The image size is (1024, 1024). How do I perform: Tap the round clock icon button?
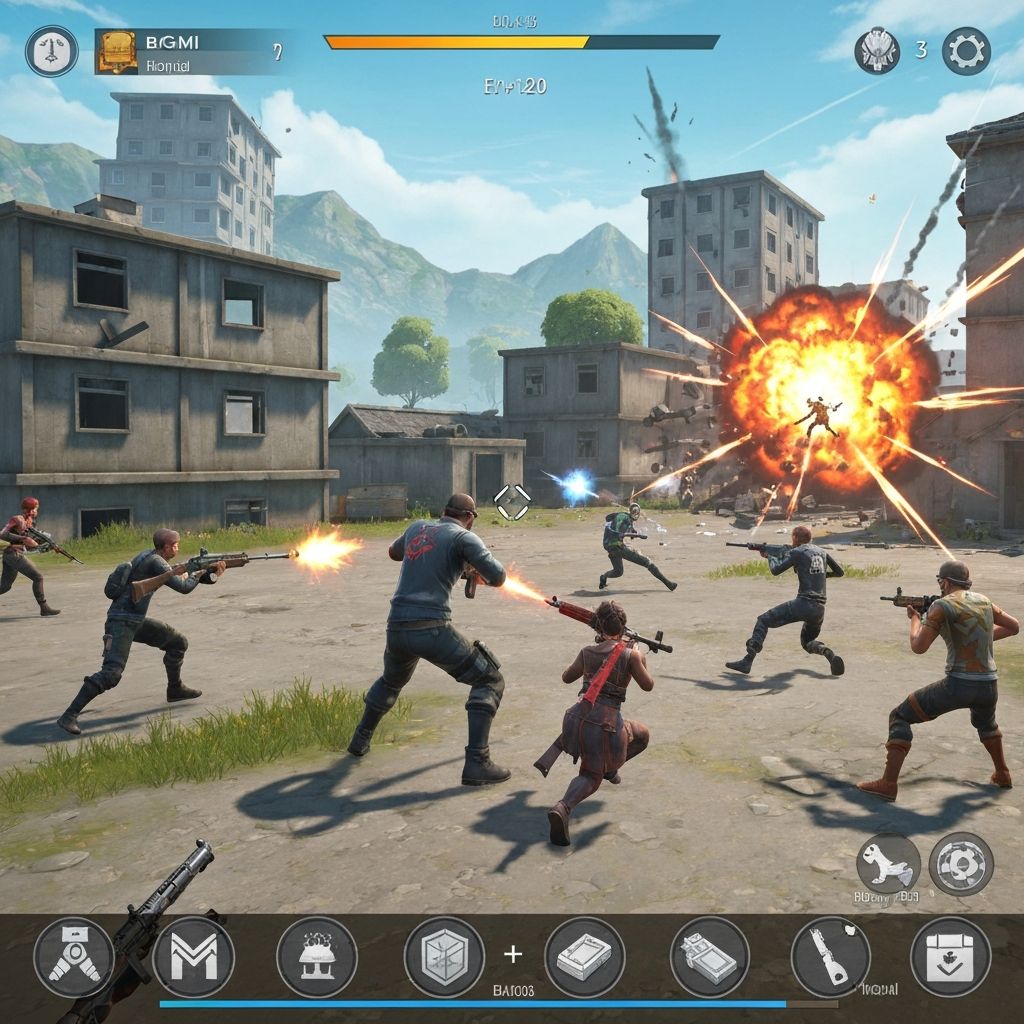pos(51,51)
